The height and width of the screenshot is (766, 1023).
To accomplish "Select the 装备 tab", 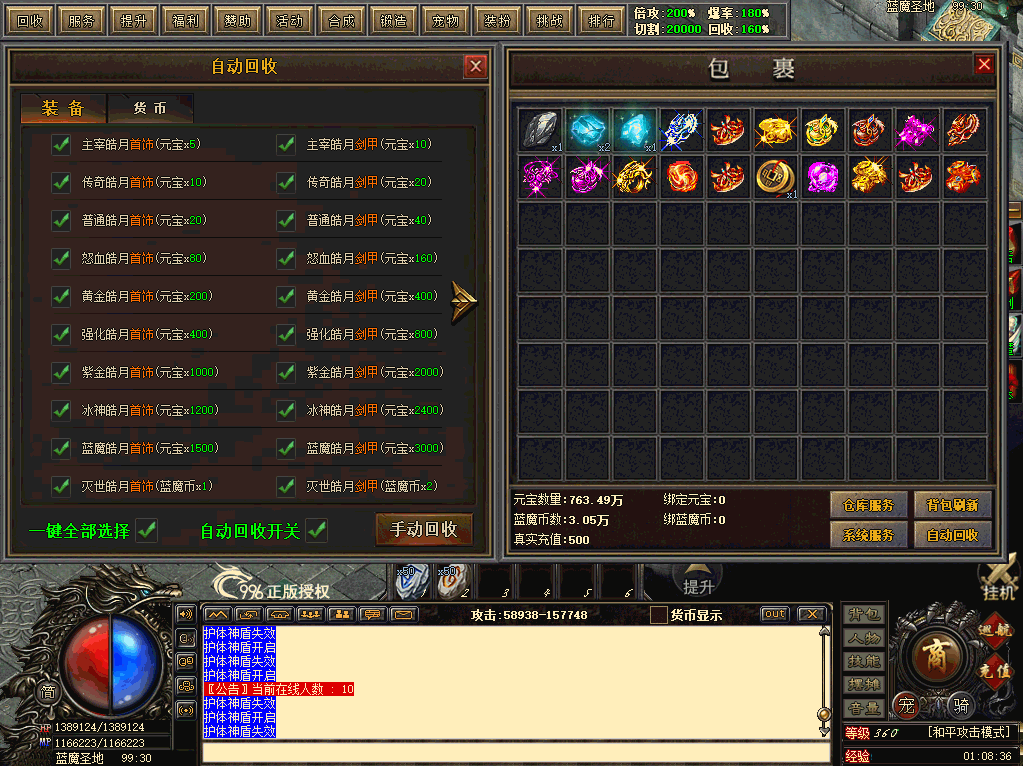I will tap(62, 109).
